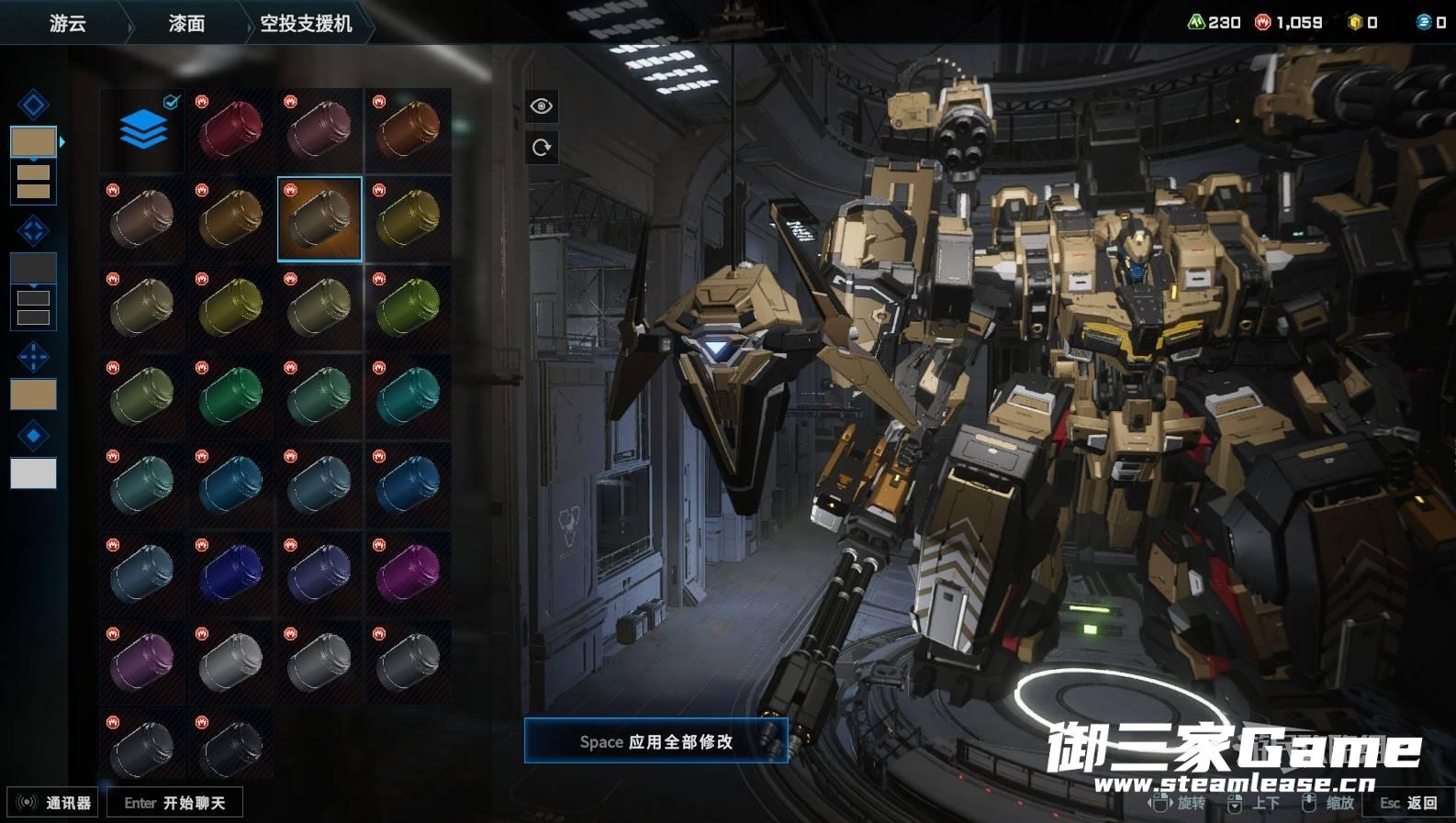This screenshot has width=1456, height=823.
Task: Open the 通讯器 communicator
Action: [53, 803]
